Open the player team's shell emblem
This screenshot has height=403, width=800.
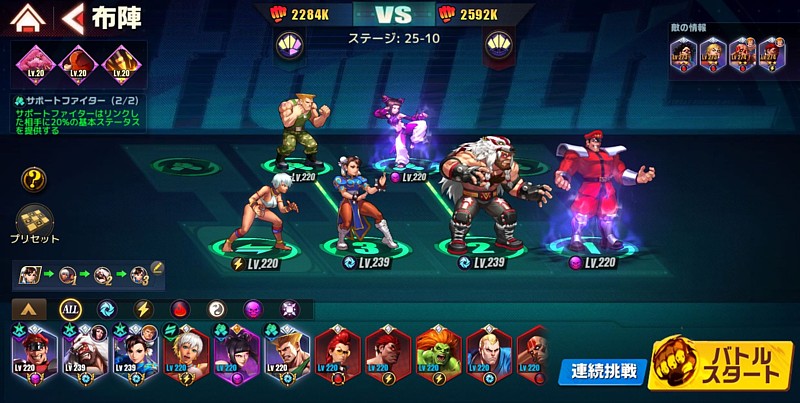[x=289, y=44]
